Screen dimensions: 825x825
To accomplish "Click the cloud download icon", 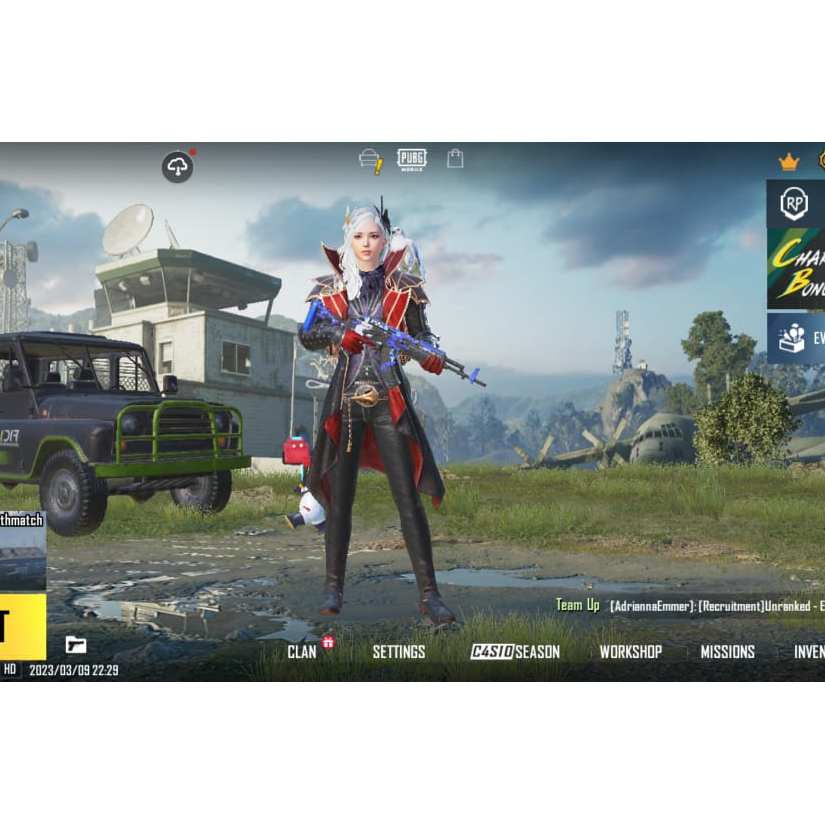I will [178, 167].
